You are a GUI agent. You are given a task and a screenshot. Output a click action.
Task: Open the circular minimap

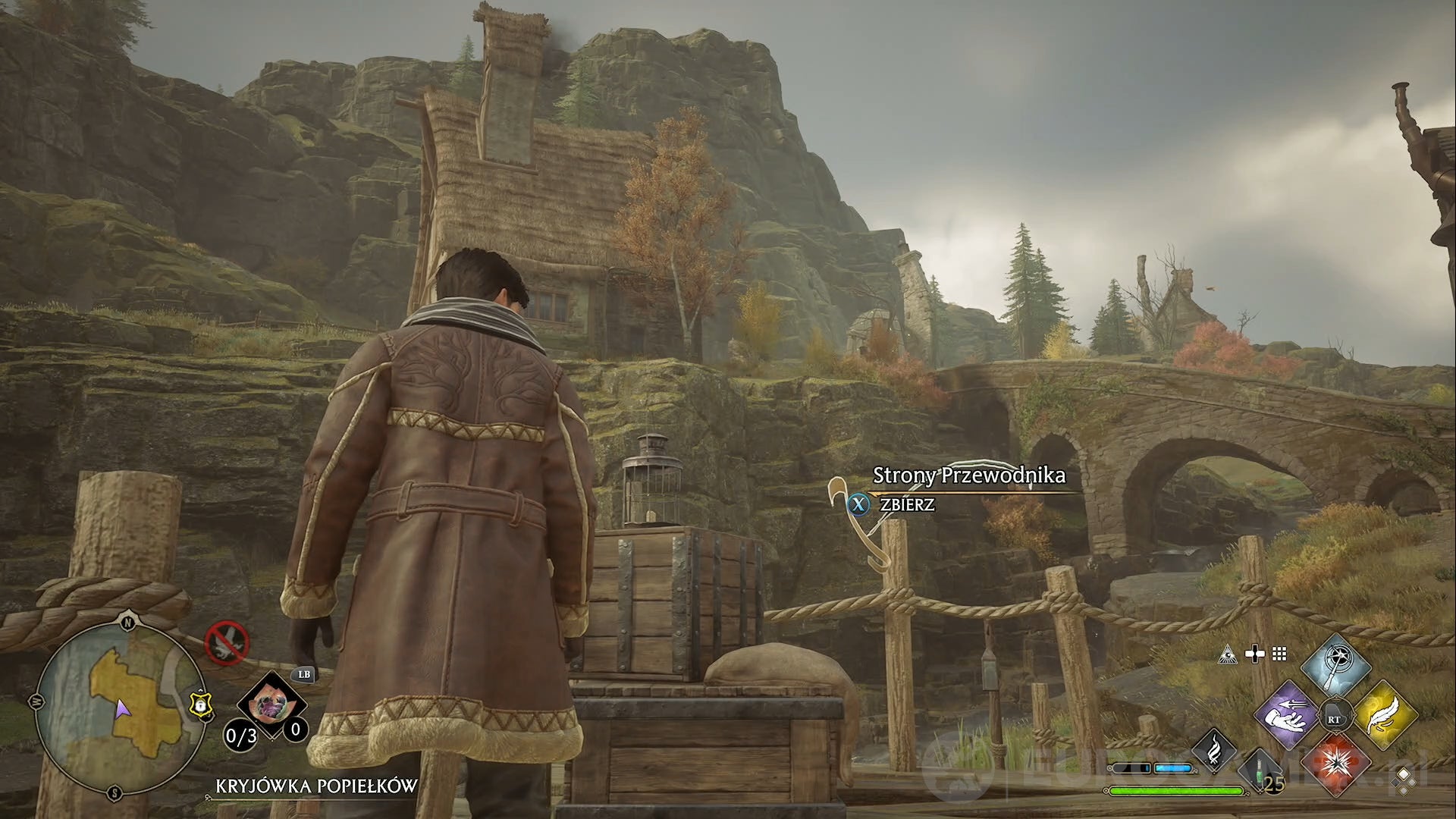(x=119, y=709)
